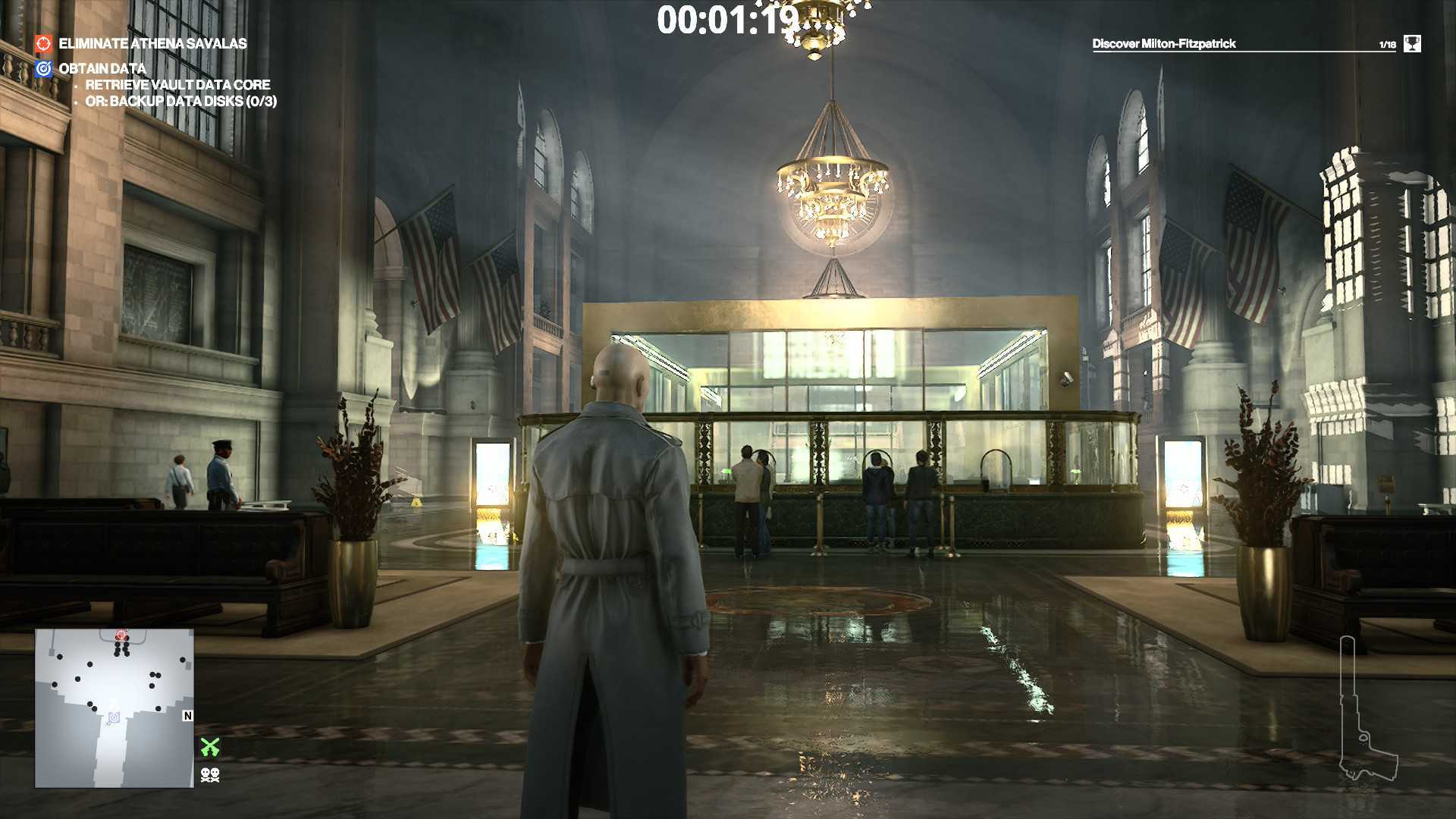Click the Discover Milton-Fitzpatrick challenge tracker
This screenshot has height=819, width=1456.
coord(1164,44)
